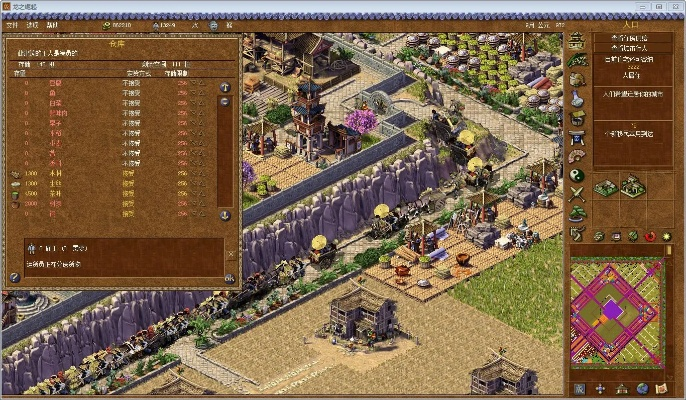The width and height of the screenshot is (686, 400).
Task: Select the yin-yang religion category
Action: click(577, 175)
